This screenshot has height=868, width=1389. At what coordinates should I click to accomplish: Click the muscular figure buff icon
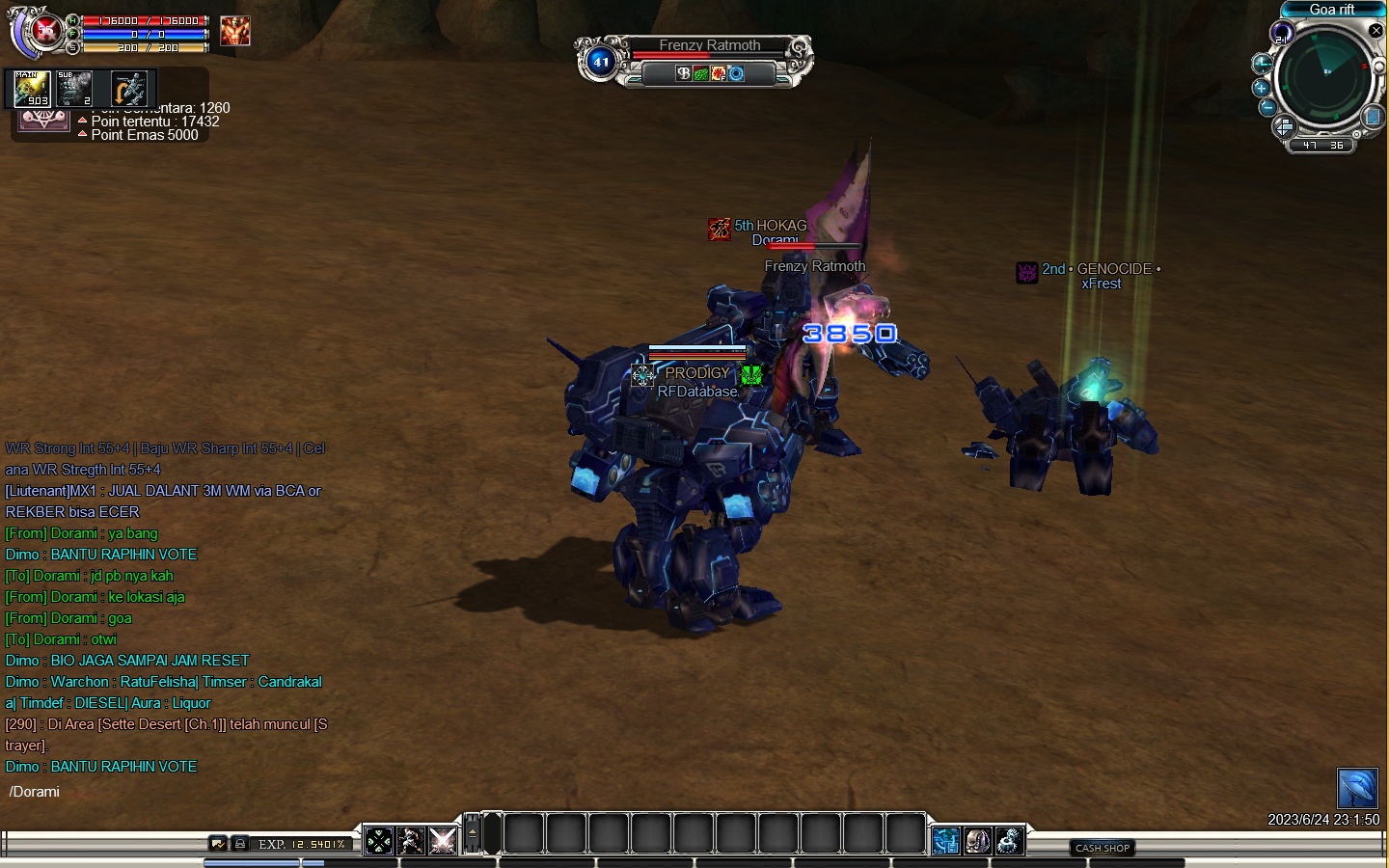235,31
